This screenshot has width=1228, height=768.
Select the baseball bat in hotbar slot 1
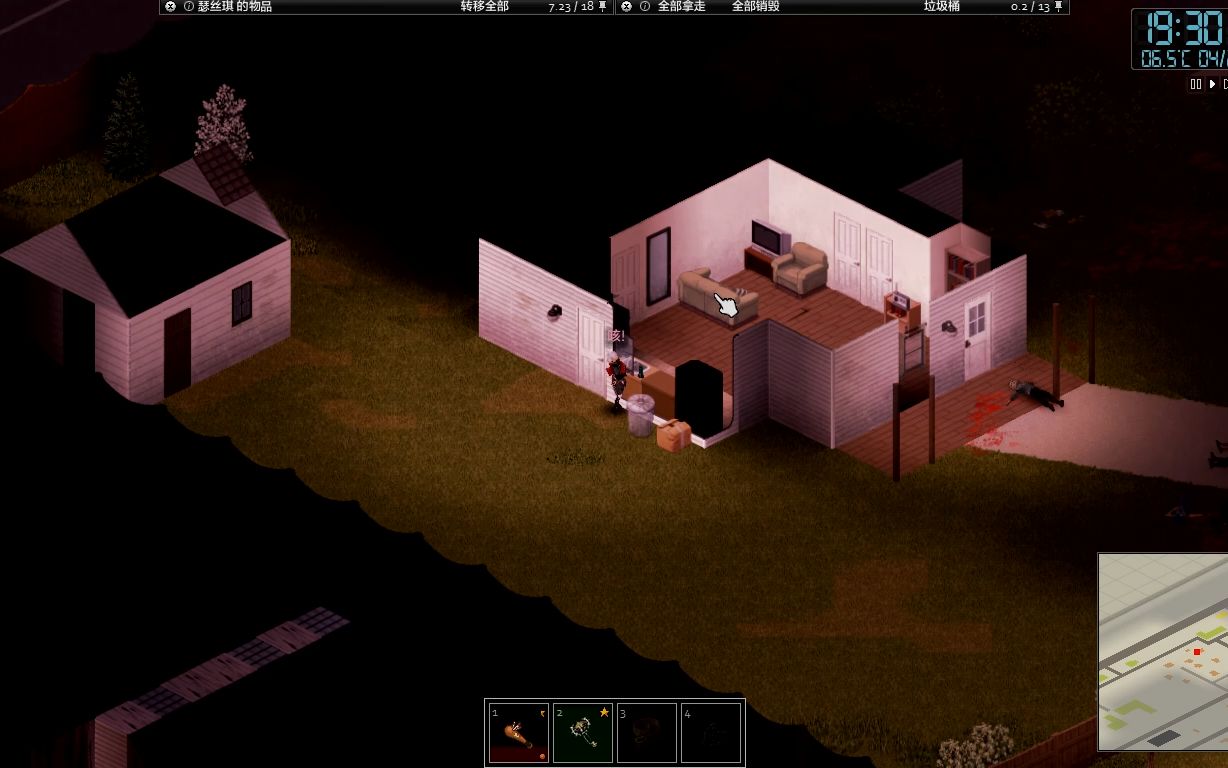(517, 733)
